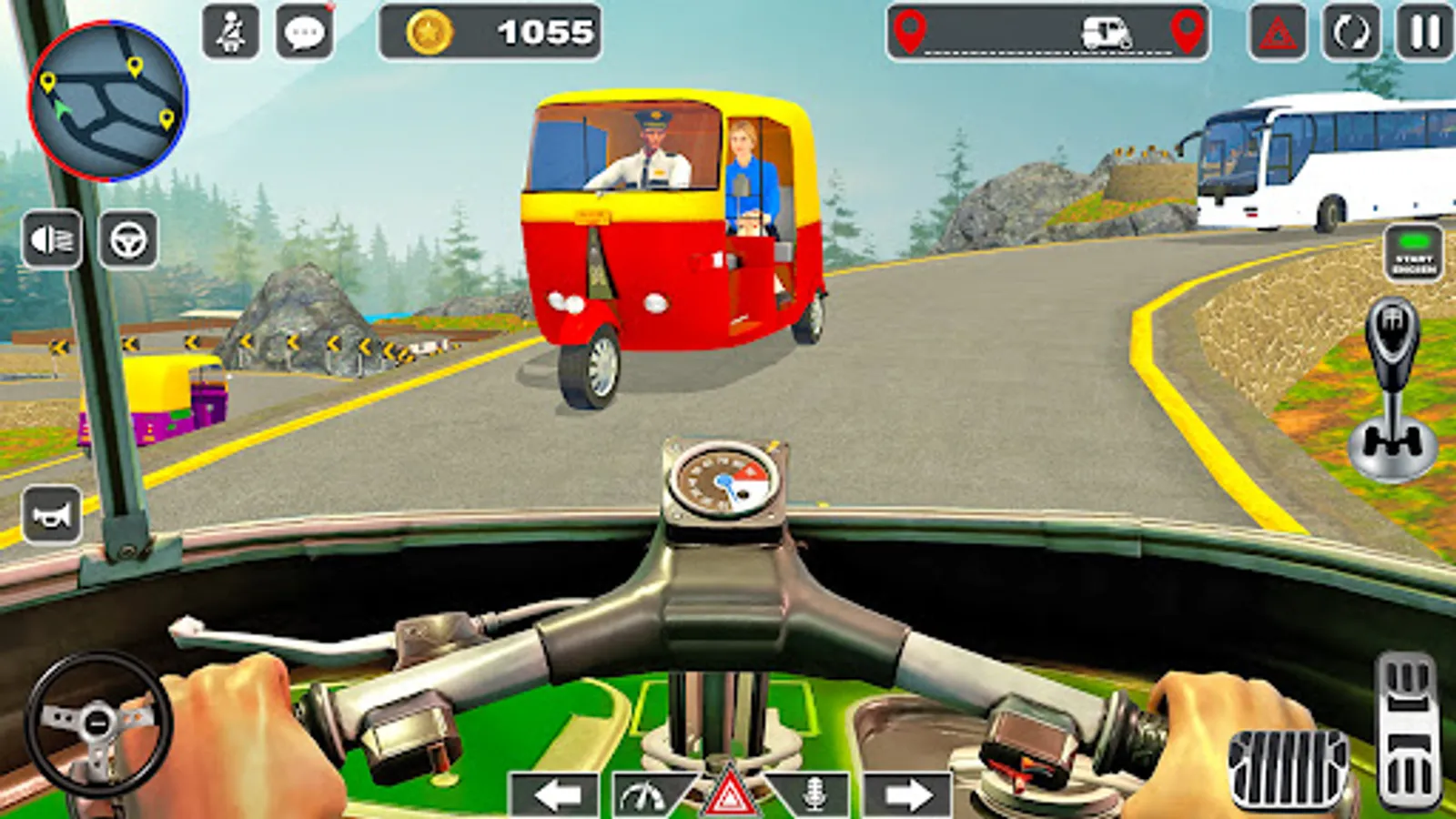Step on the brake pedal

(x=1288, y=766)
